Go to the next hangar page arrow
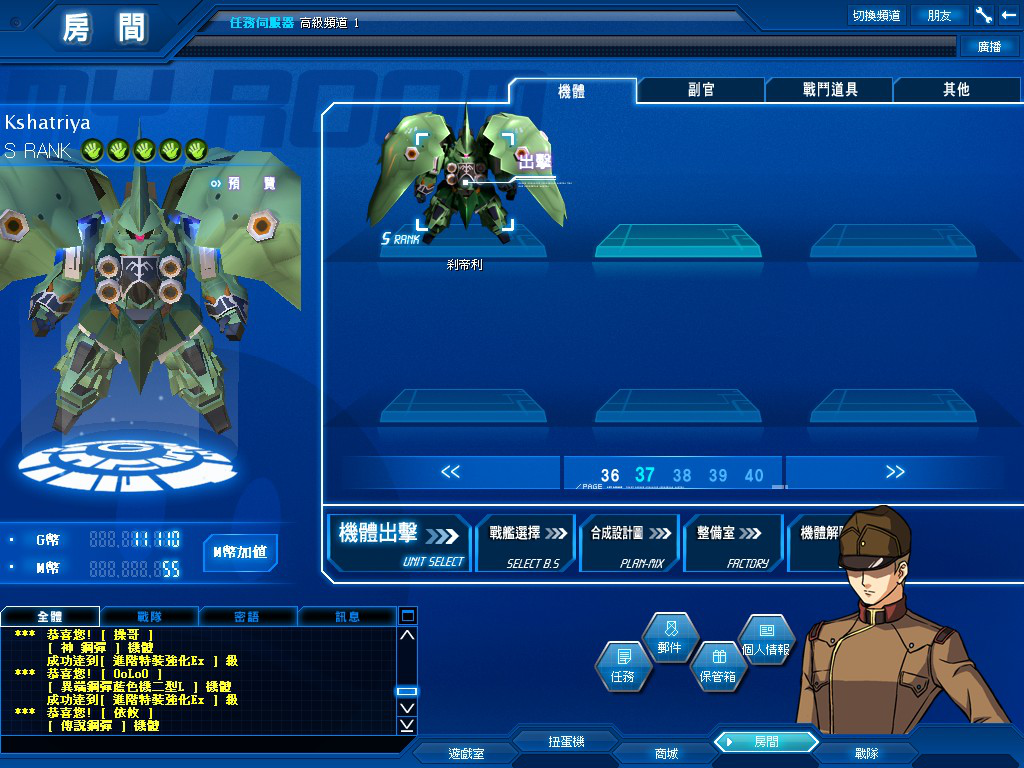The height and width of the screenshot is (768, 1024). (x=895, y=472)
